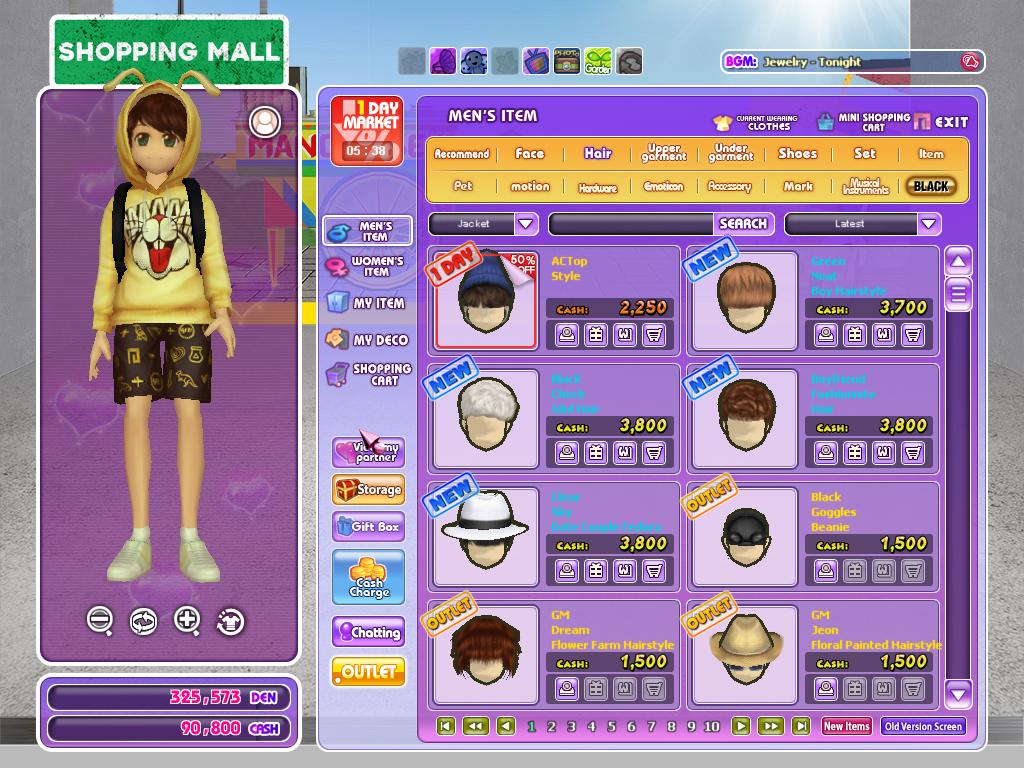Image resolution: width=1024 pixels, height=768 pixels.
Task: Exit the shopping mall
Action: [941, 122]
